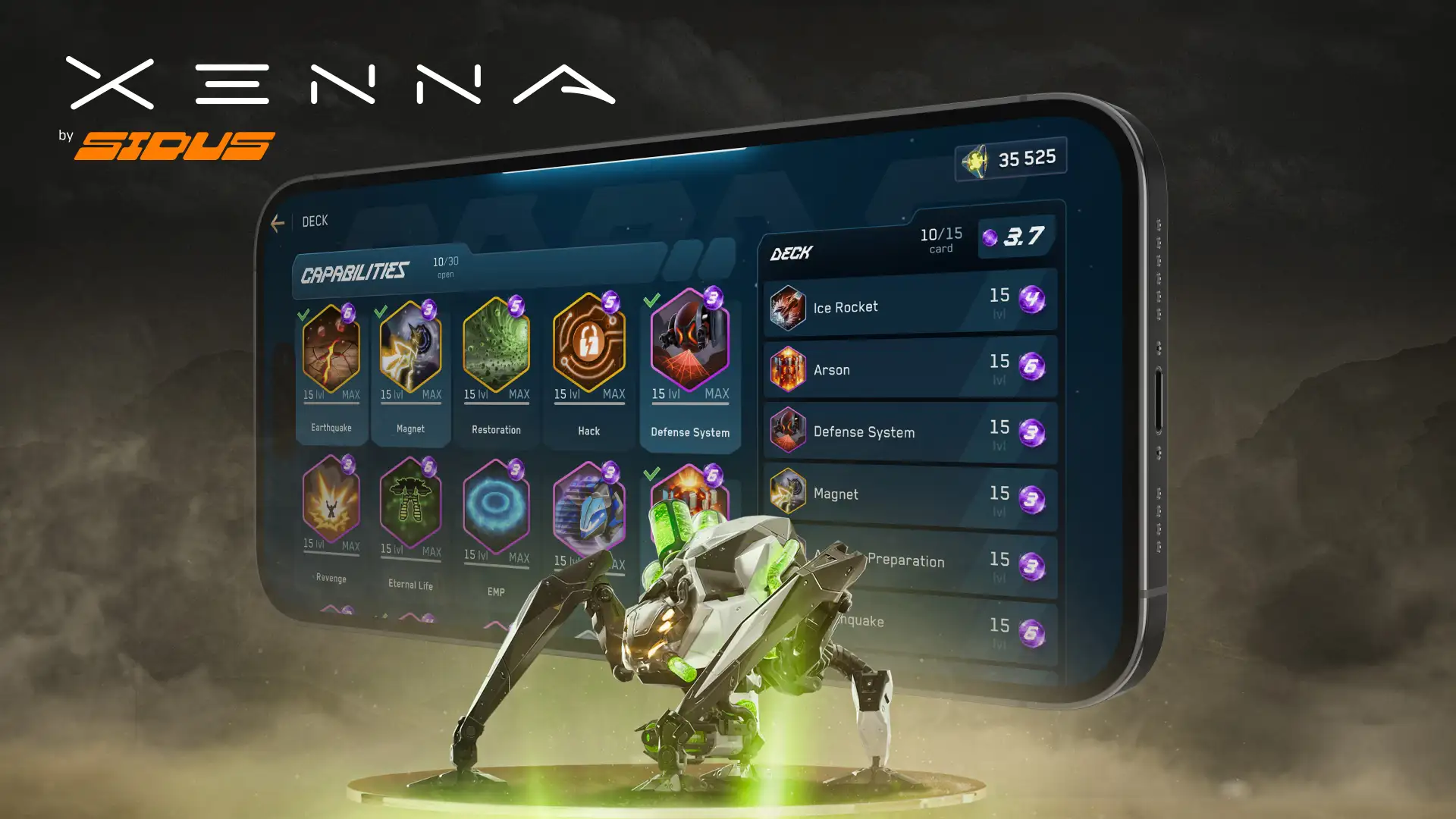The height and width of the screenshot is (819, 1456).
Task: Go back using the arrow beside DECK
Action: [x=278, y=223]
